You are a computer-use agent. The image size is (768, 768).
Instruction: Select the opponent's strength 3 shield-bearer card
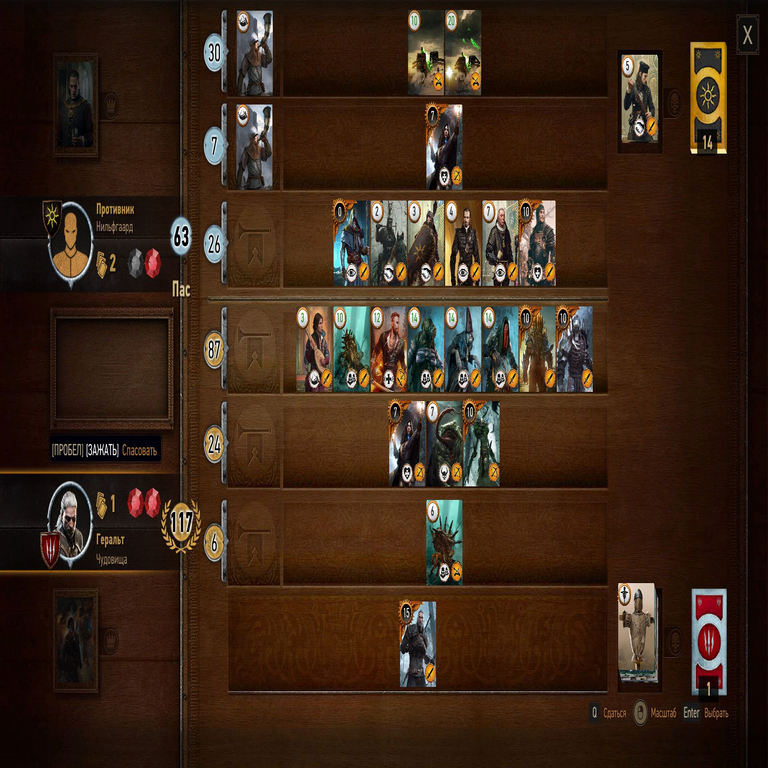pos(425,242)
